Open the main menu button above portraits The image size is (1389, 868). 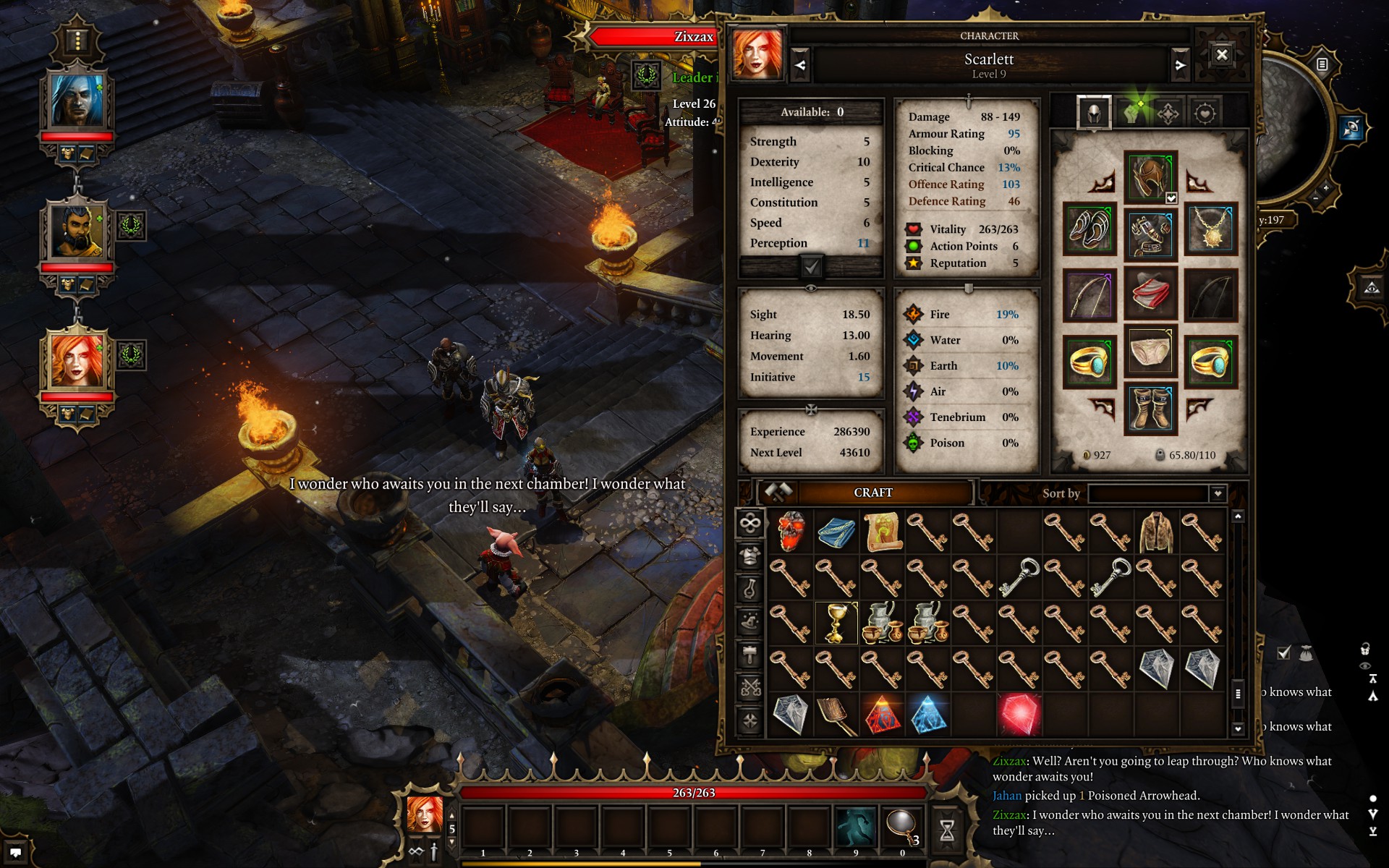77,40
